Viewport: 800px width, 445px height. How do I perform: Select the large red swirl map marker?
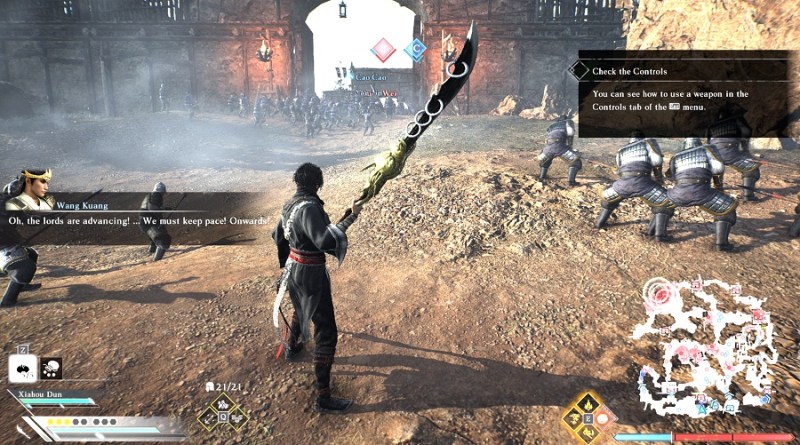[x=661, y=294]
